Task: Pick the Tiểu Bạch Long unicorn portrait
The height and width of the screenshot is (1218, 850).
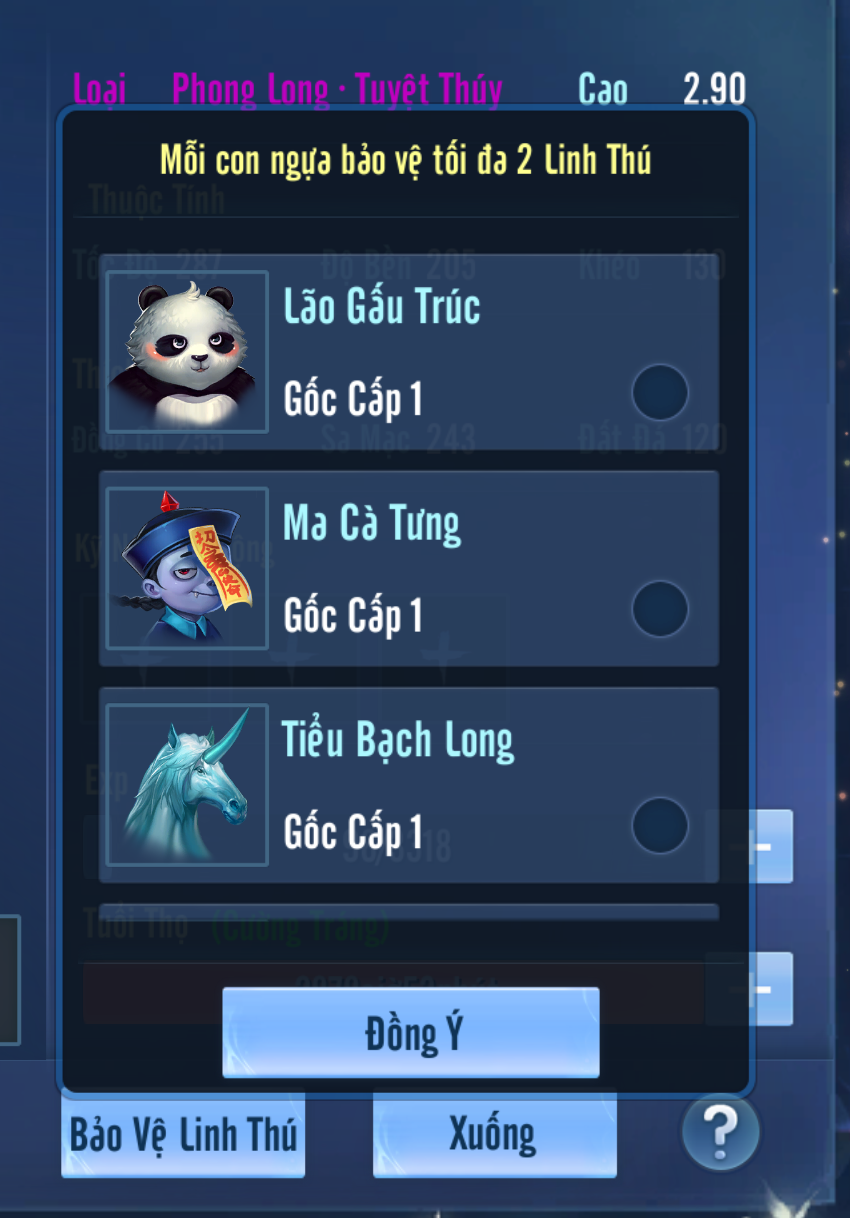Action: point(187,785)
